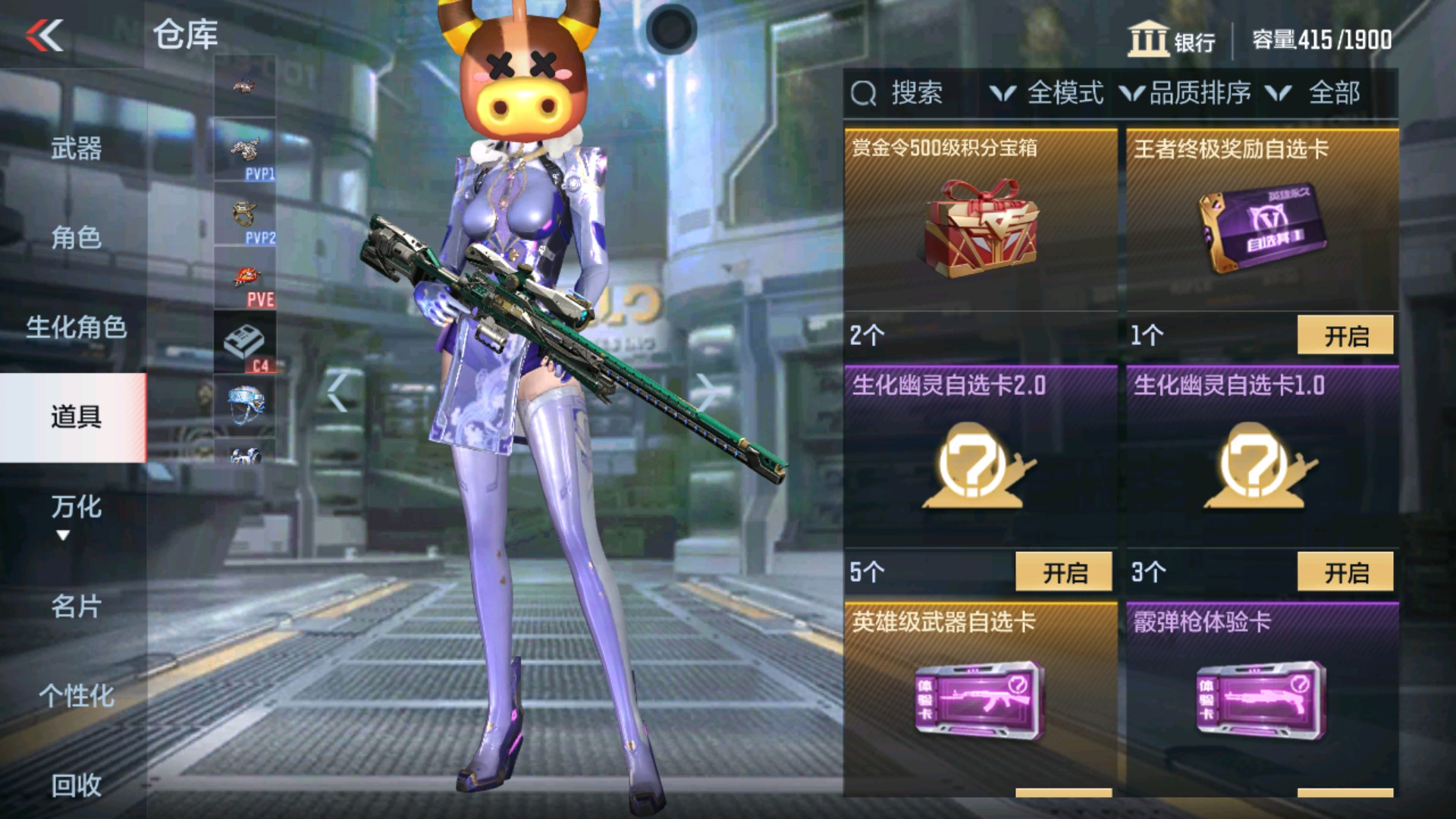Expand the 万化 sidebar section

(74, 510)
